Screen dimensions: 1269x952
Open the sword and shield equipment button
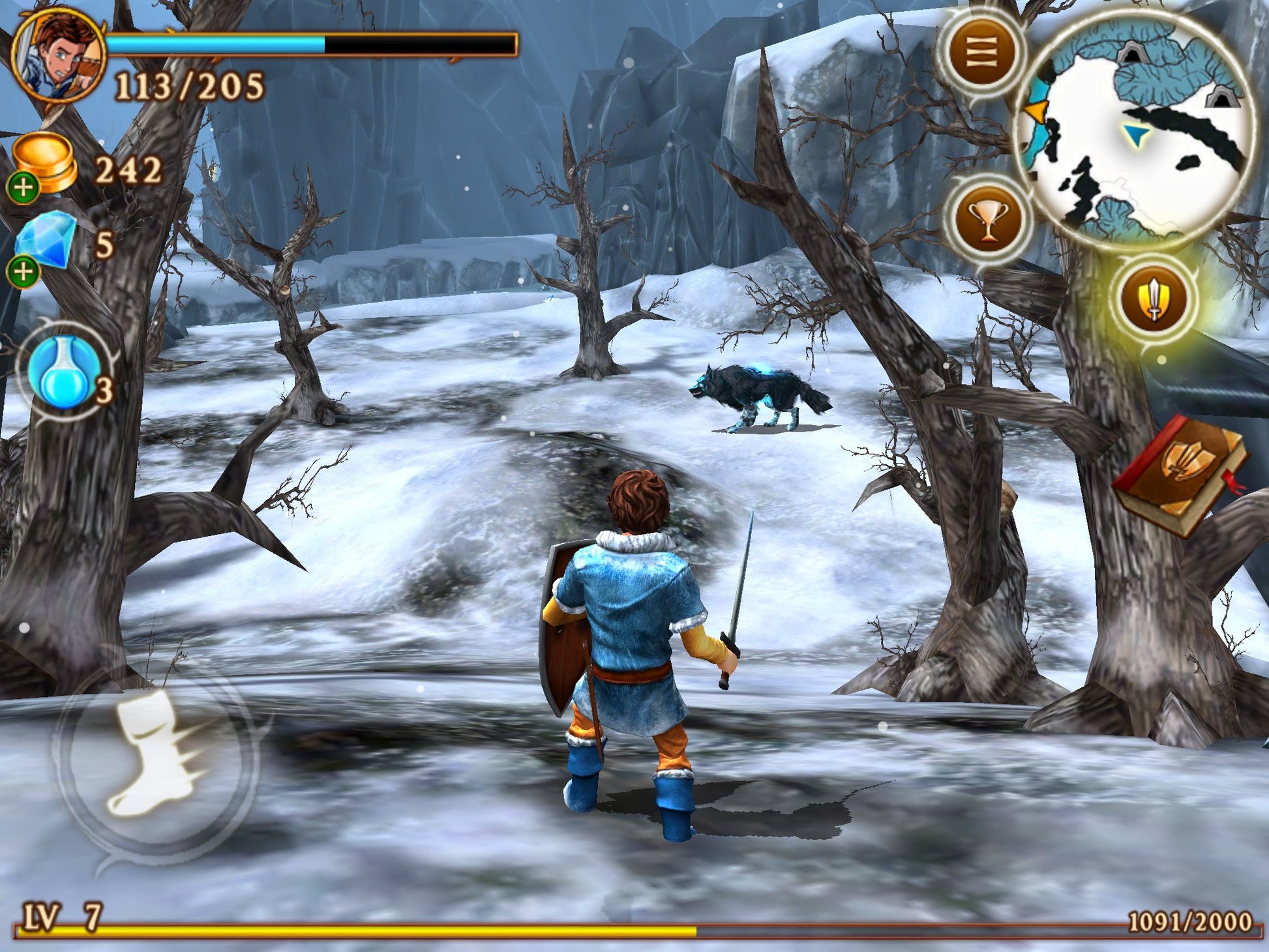point(1154,300)
